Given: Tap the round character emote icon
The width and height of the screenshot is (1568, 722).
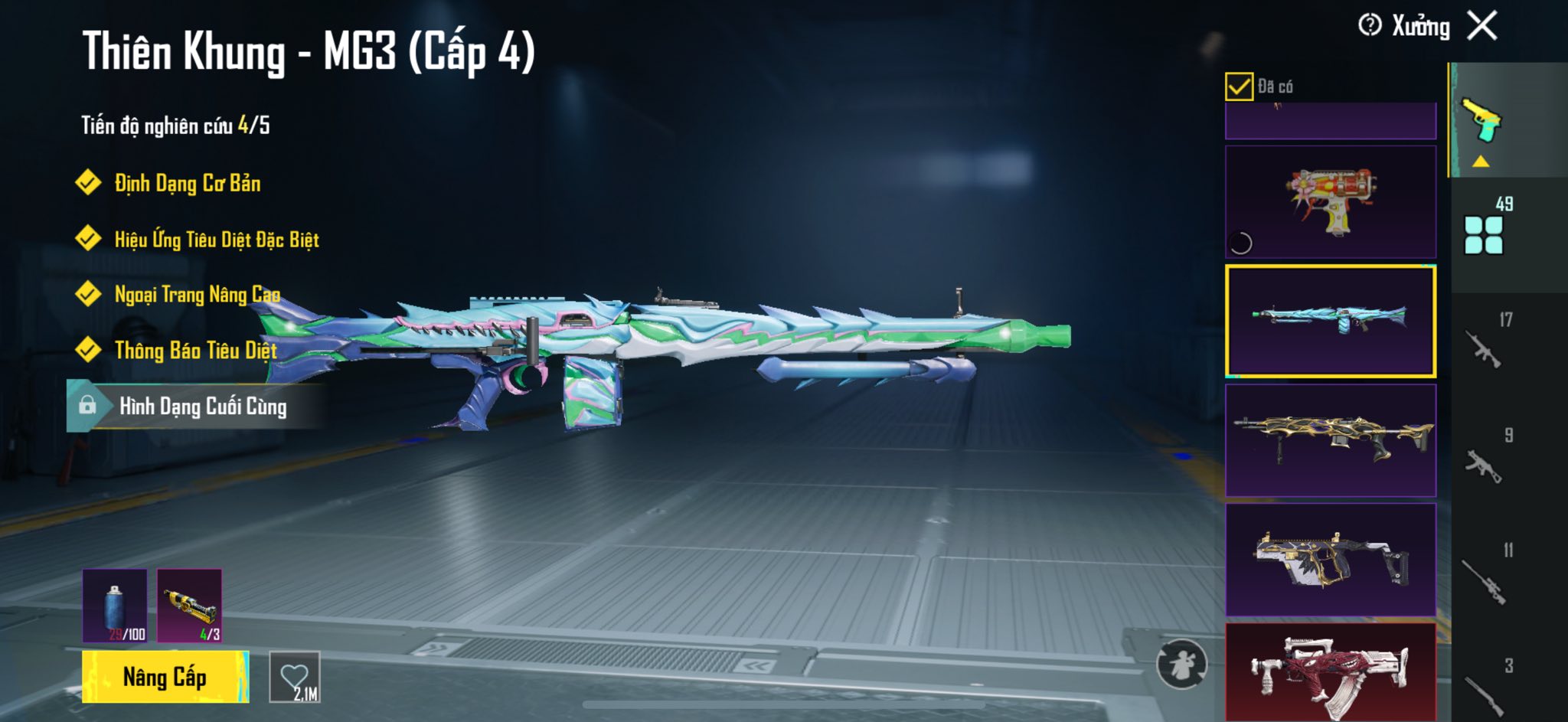Looking at the screenshot, I should 1181,664.
